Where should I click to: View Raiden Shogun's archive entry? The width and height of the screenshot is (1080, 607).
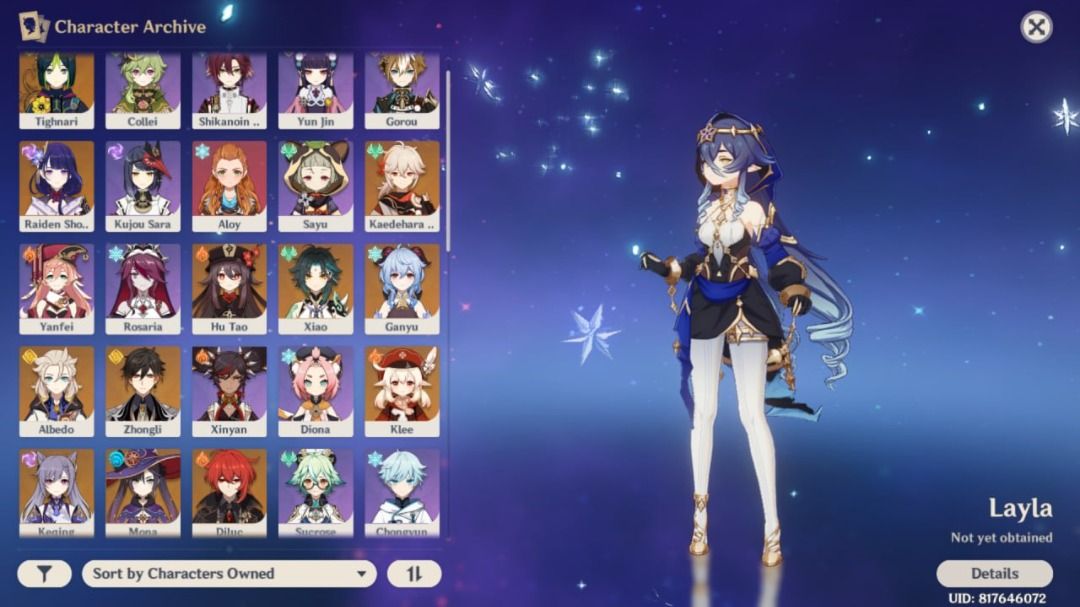[57, 185]
